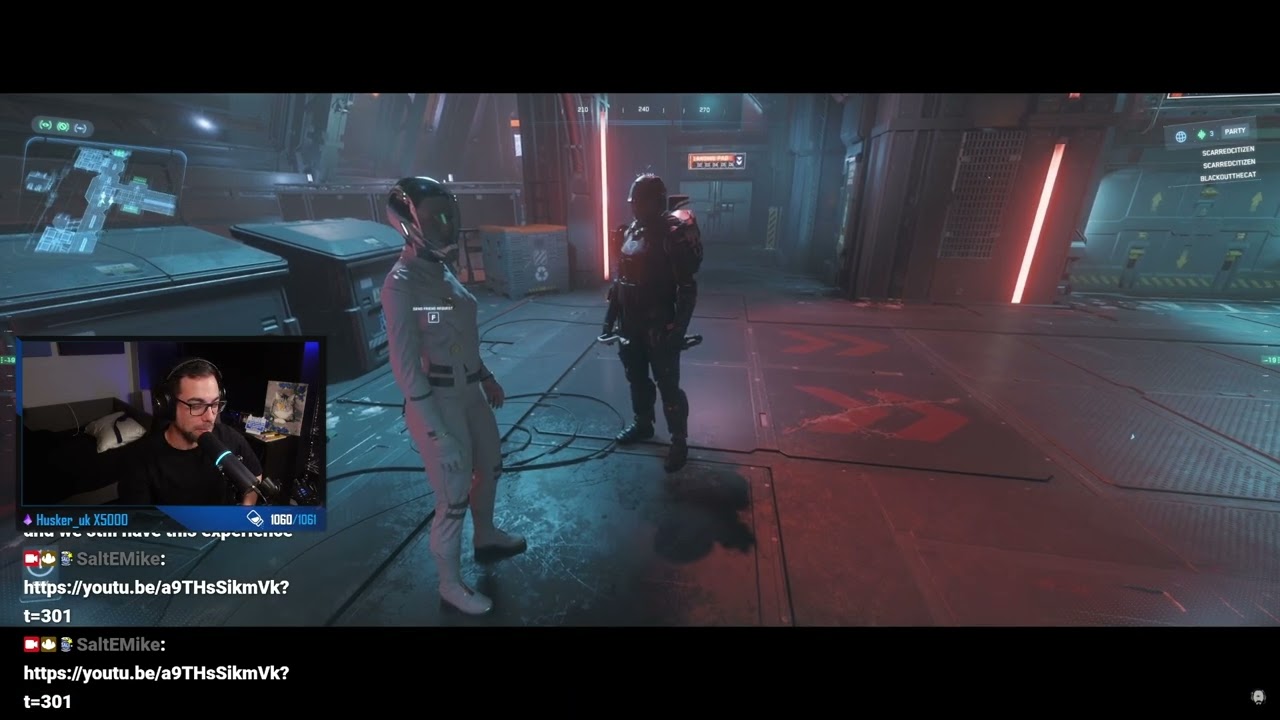1280x720 pixels.
Task: Click the Husker_uk X5000 subscriber banner
Action: coord(82,520)
